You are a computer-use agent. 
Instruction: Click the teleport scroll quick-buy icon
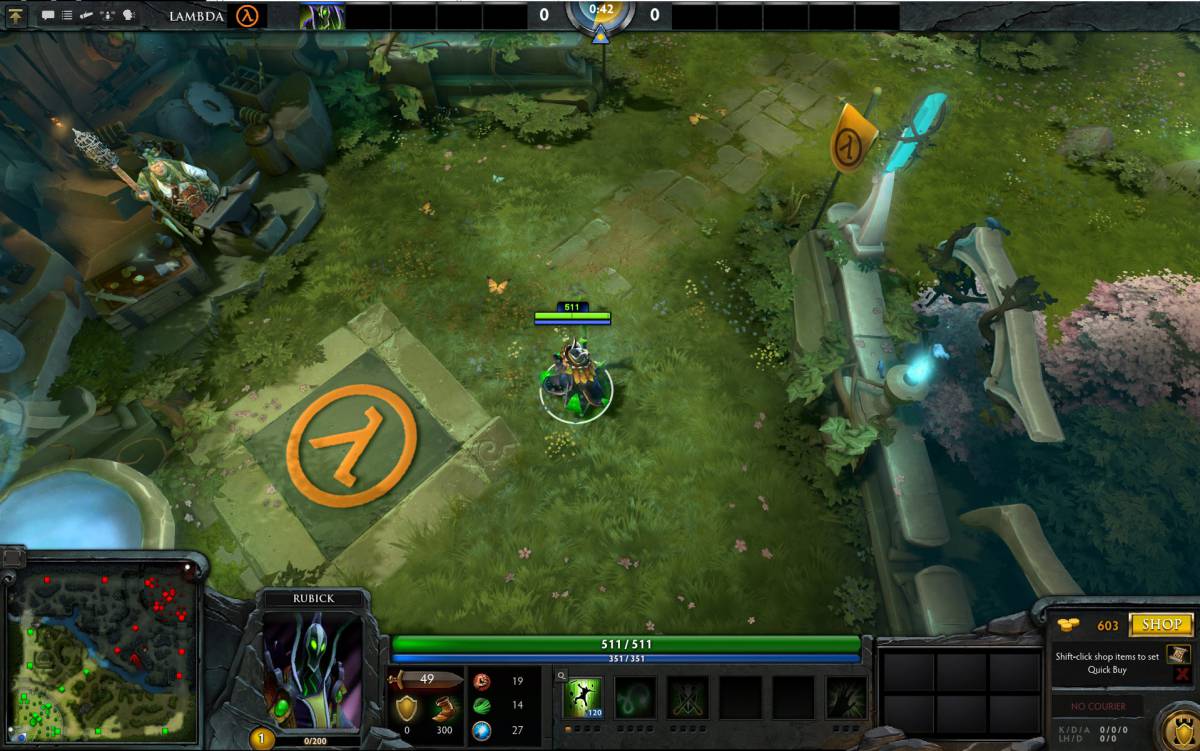click(1178, 653)
